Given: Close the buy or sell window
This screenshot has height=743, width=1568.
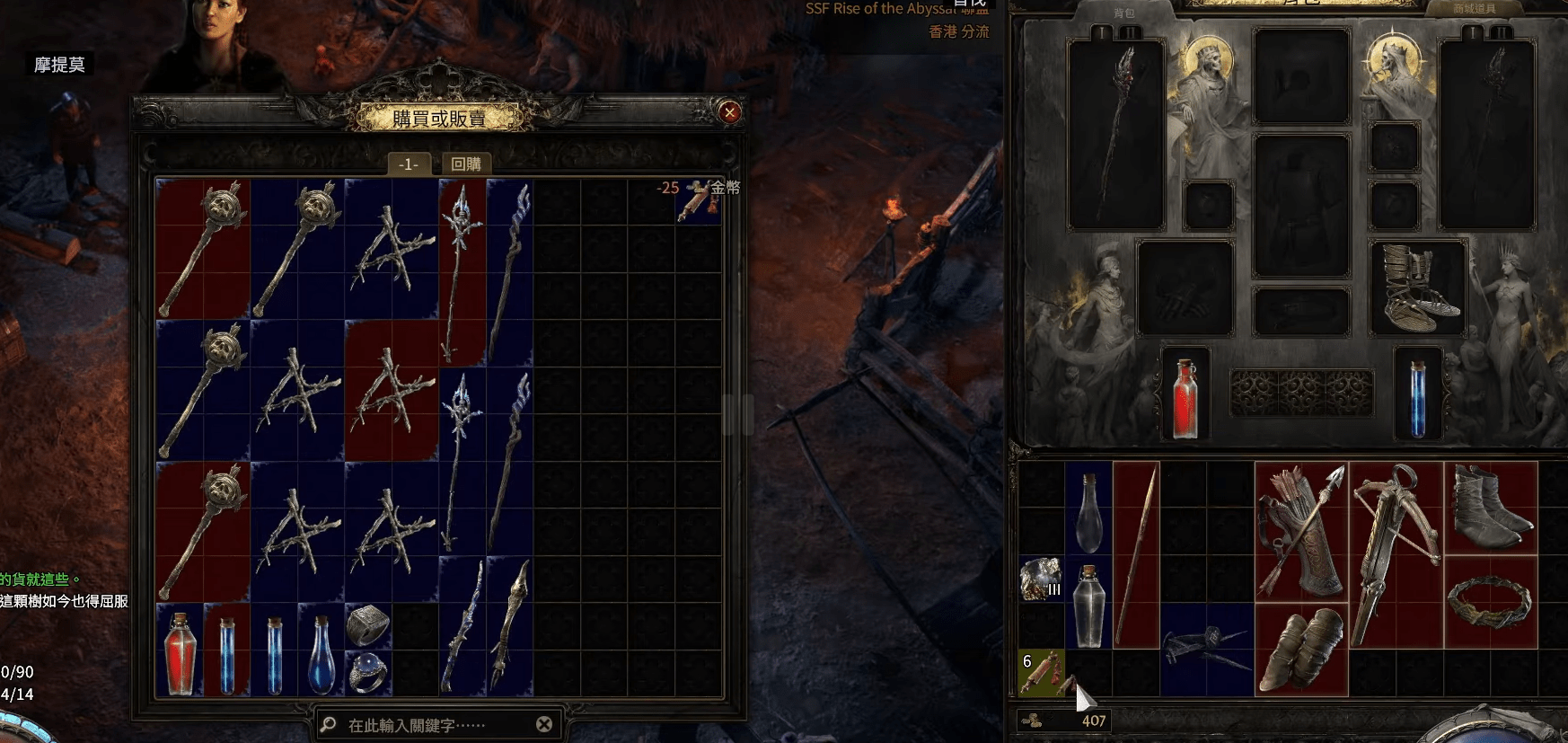Looking at the screenshot, I should click(730, 112).
